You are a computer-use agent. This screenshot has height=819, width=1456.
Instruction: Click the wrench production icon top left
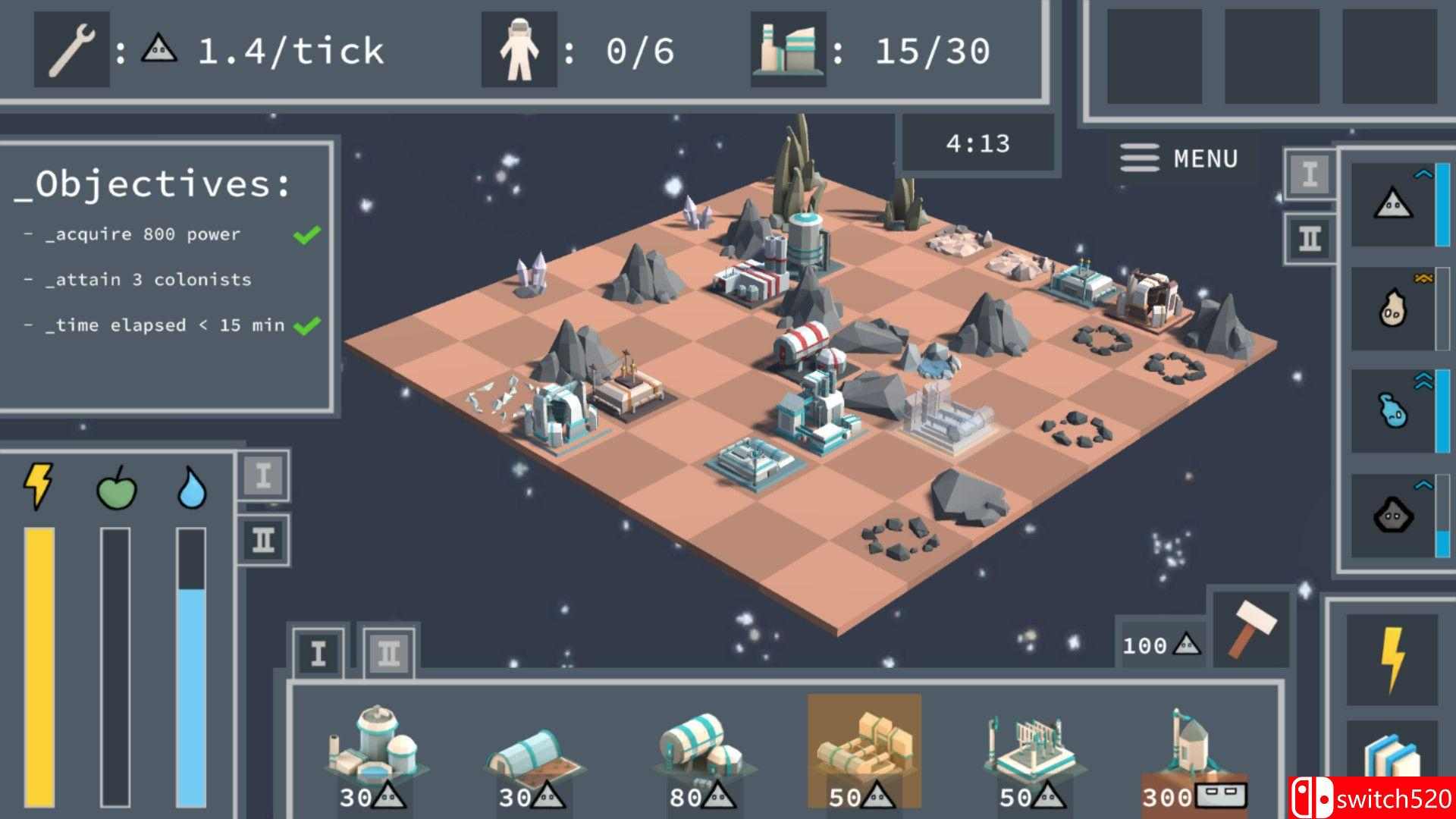pyautogui.click(x=72, y=49)
